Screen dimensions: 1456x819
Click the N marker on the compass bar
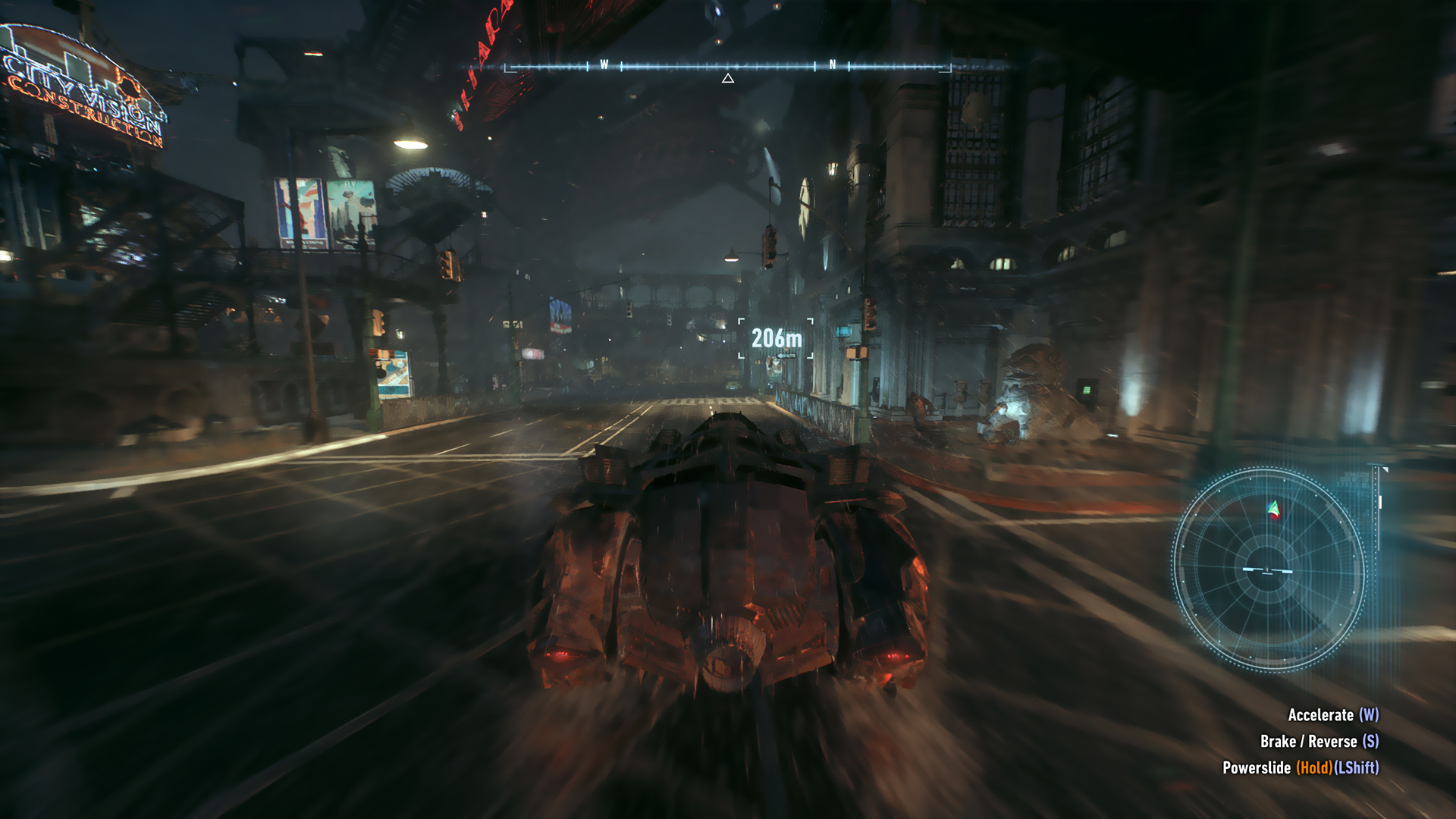833,64
